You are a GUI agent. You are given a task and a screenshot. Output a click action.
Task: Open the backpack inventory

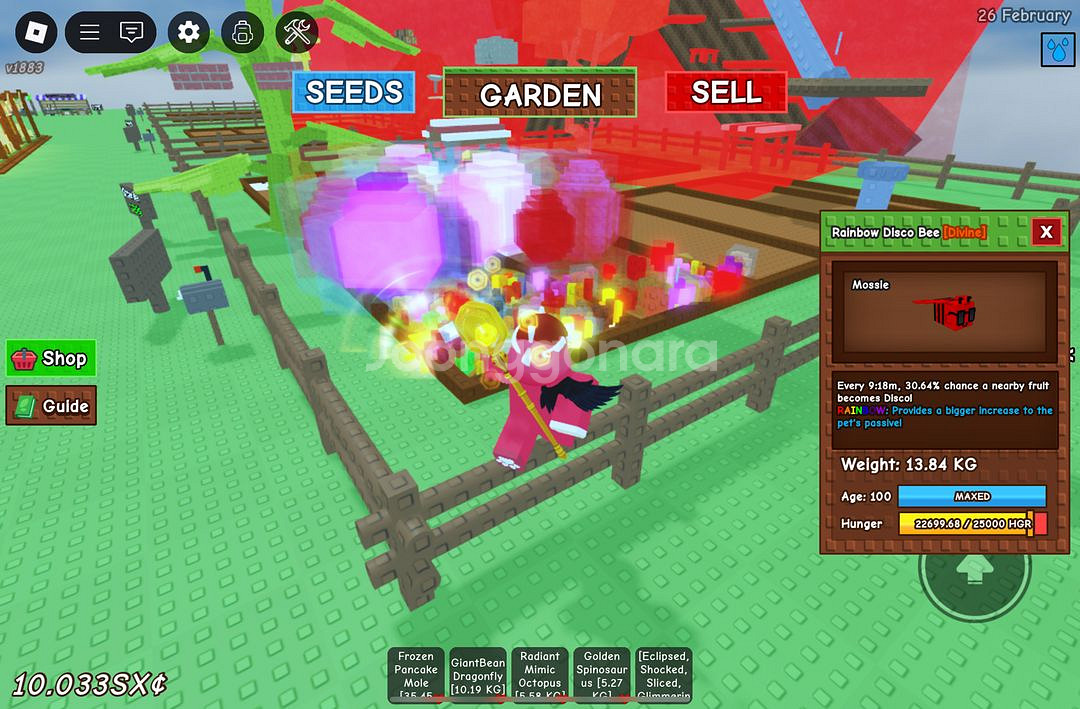click(x=242, y=33)
